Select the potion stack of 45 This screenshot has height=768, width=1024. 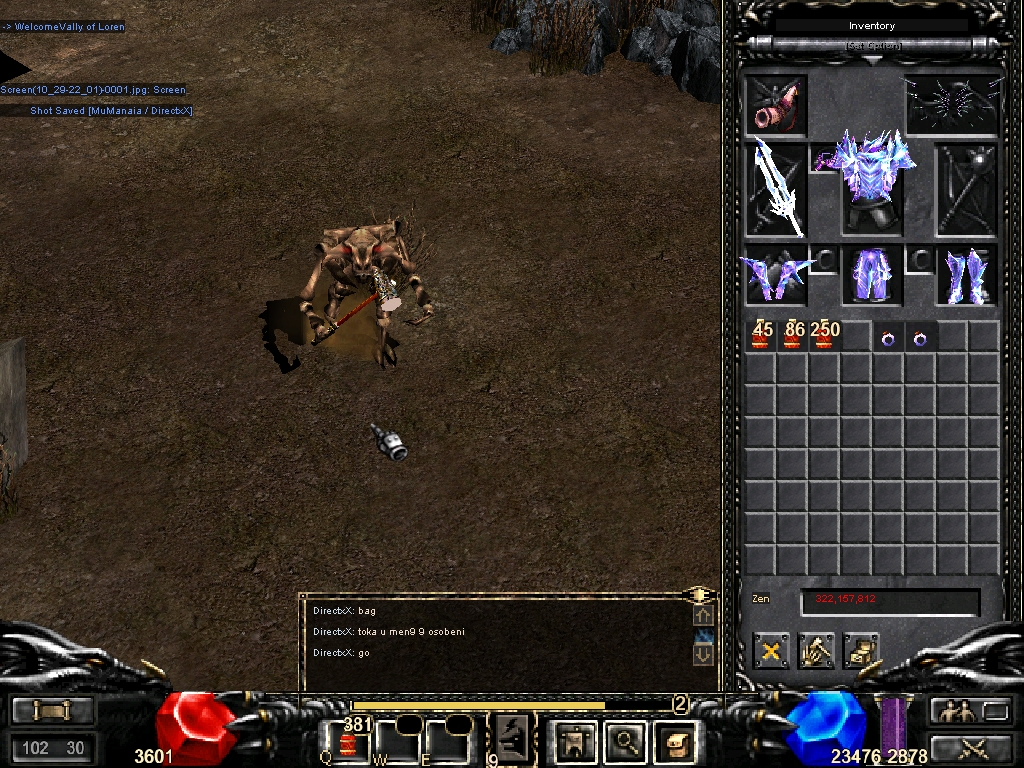pos(762,336)
